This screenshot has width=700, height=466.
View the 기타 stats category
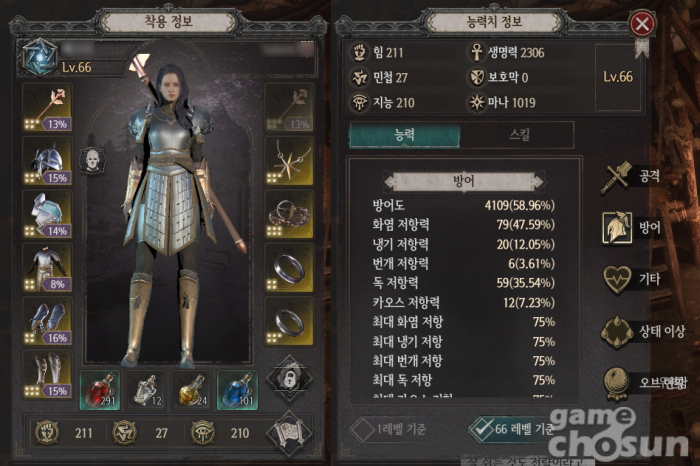click(x=631, y=279)
